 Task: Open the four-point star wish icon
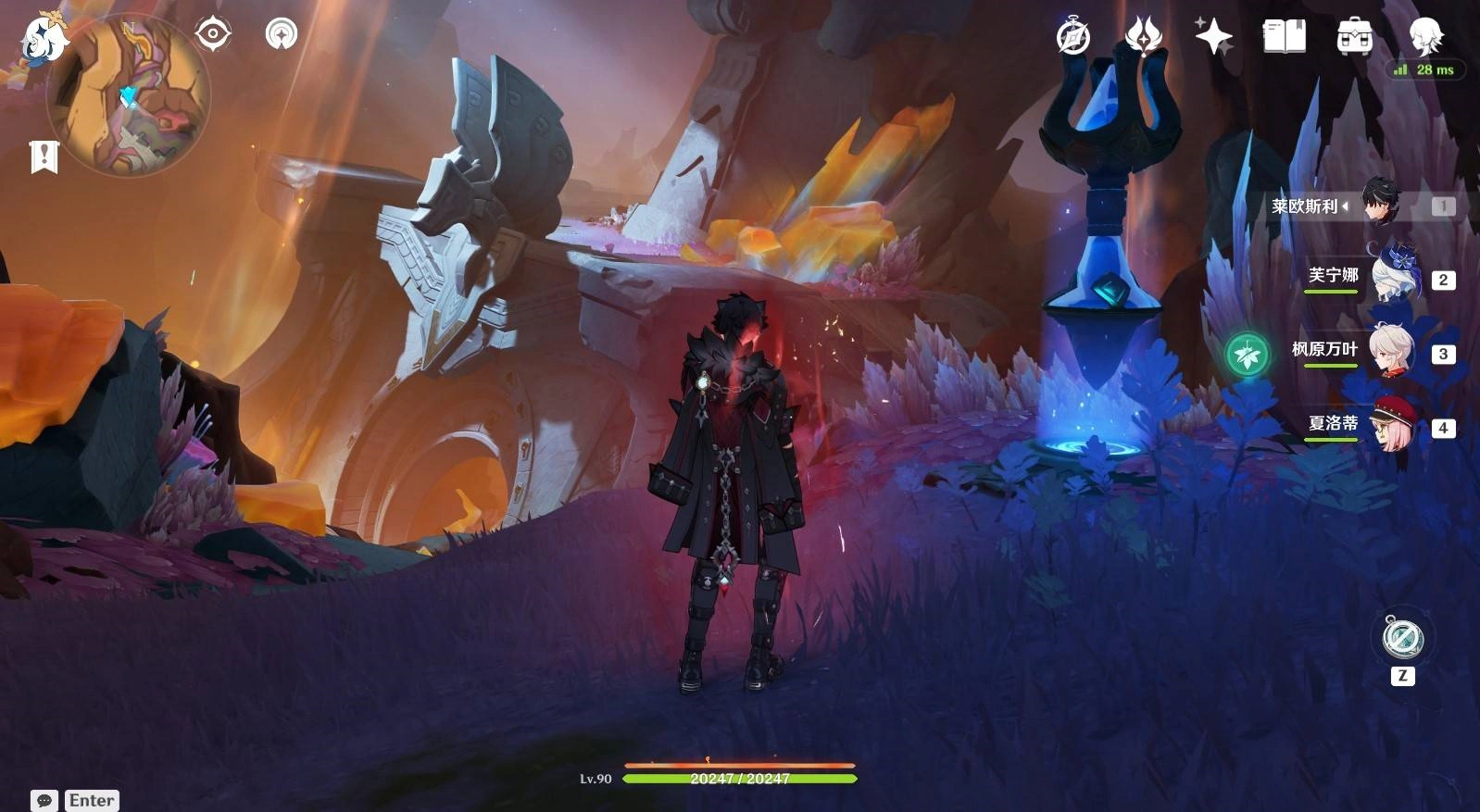(1213, 37)
